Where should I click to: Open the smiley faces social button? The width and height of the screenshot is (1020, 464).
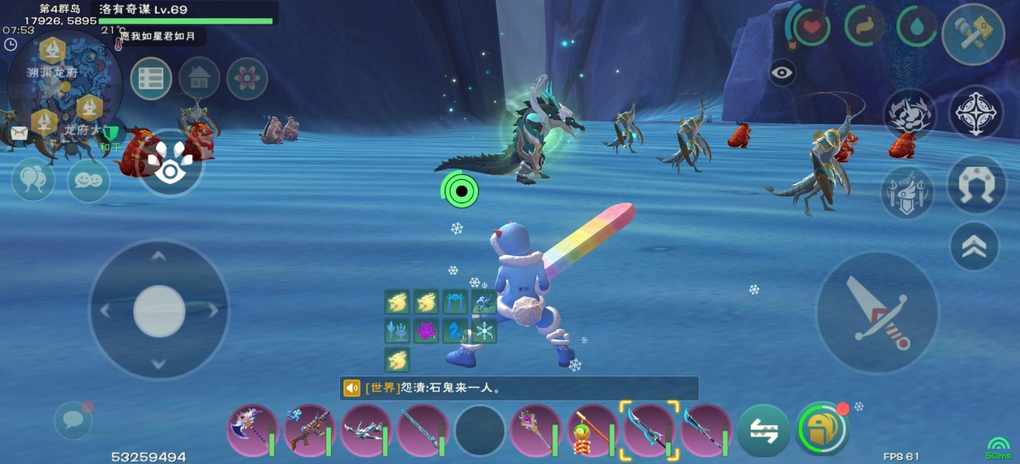coord(87,181)
